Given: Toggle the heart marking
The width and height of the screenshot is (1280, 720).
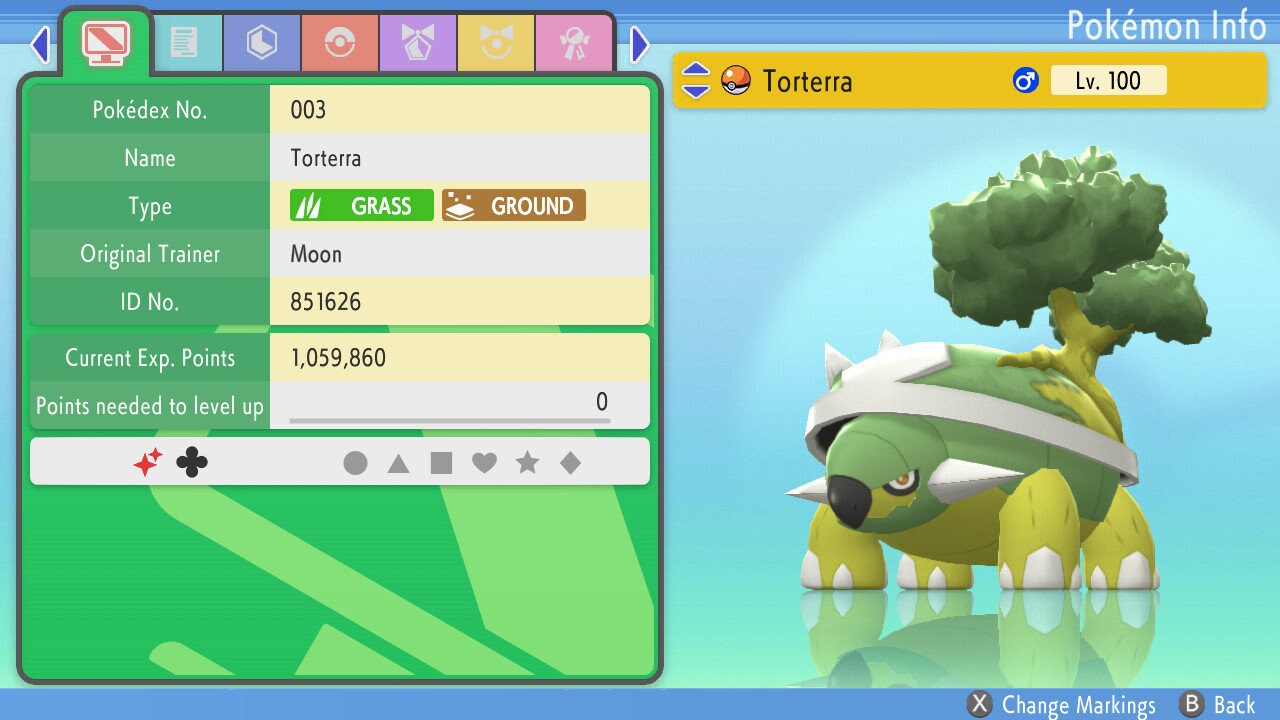Looking at the screenshot, I should click(x=484, y=463).
